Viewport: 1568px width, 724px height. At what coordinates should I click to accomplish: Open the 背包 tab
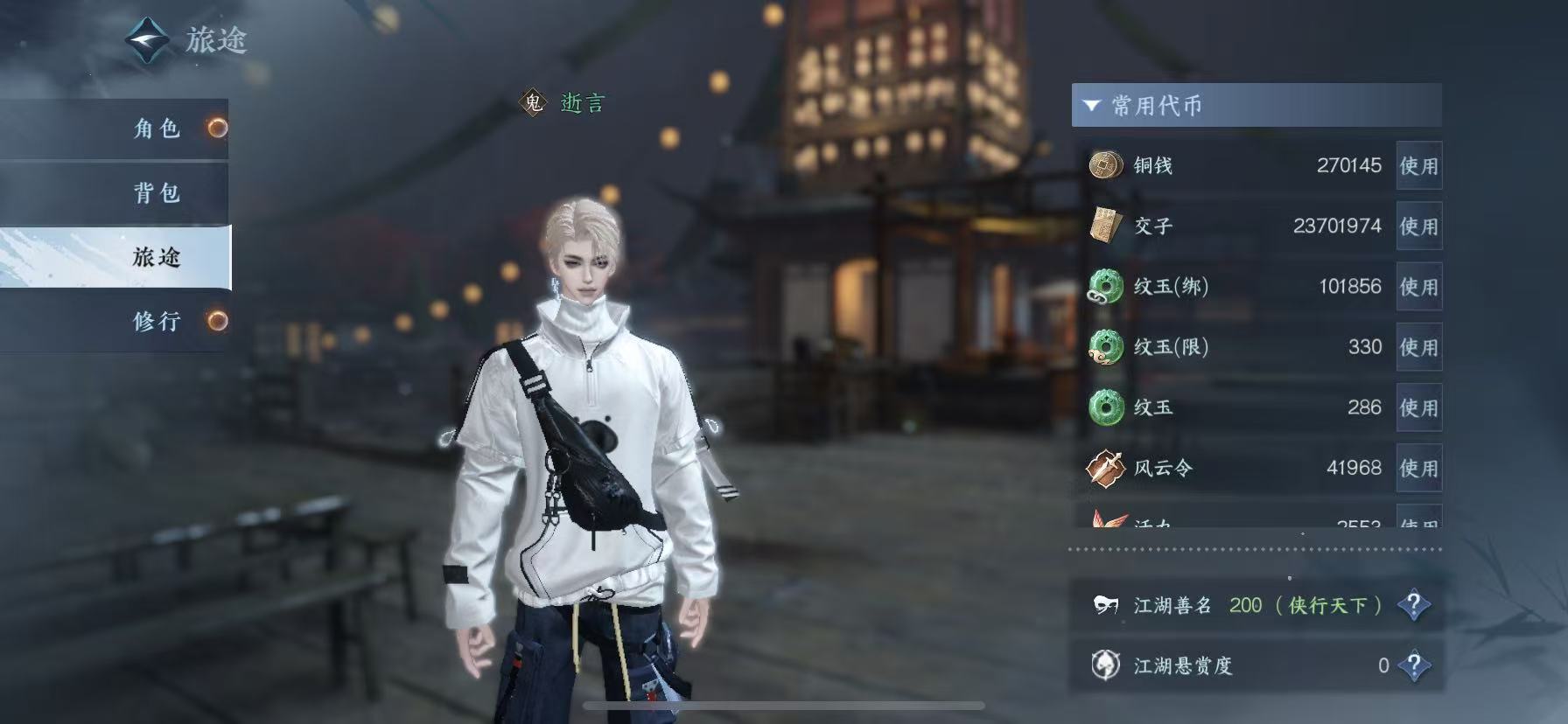157,192
